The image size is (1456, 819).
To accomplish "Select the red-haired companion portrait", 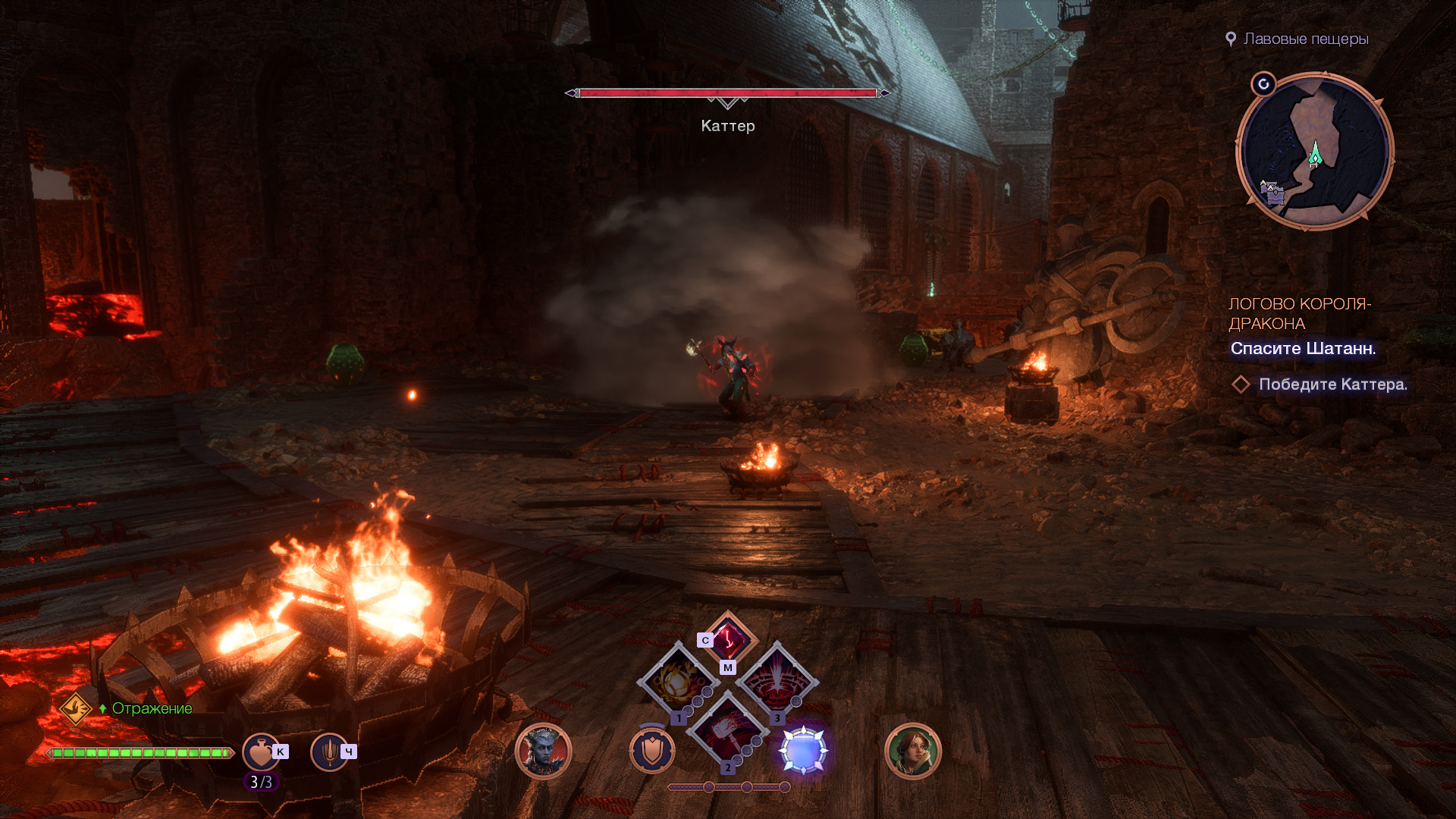I will (x=912, y=752).
